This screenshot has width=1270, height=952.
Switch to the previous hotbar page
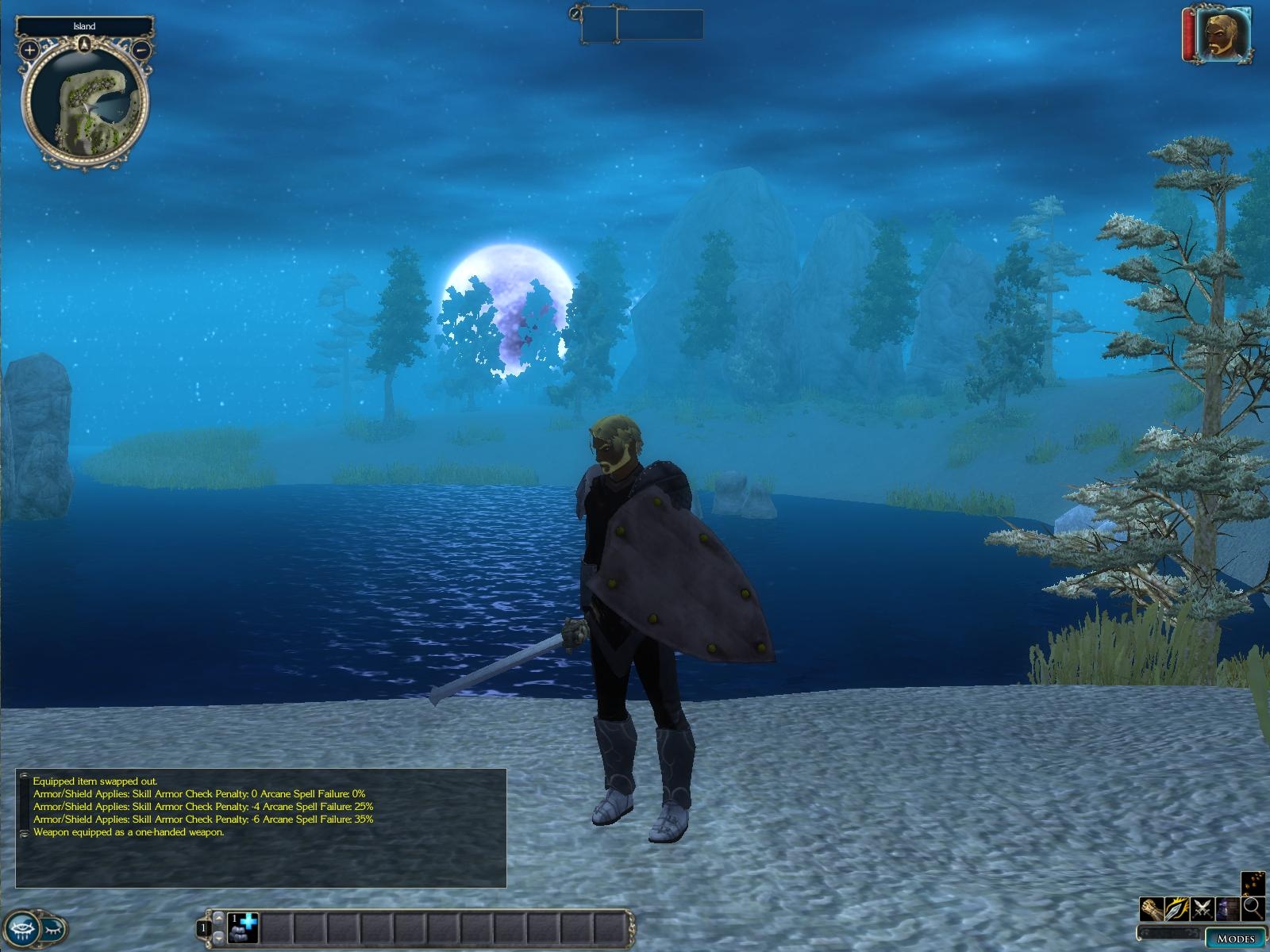(x=219, y=918)
